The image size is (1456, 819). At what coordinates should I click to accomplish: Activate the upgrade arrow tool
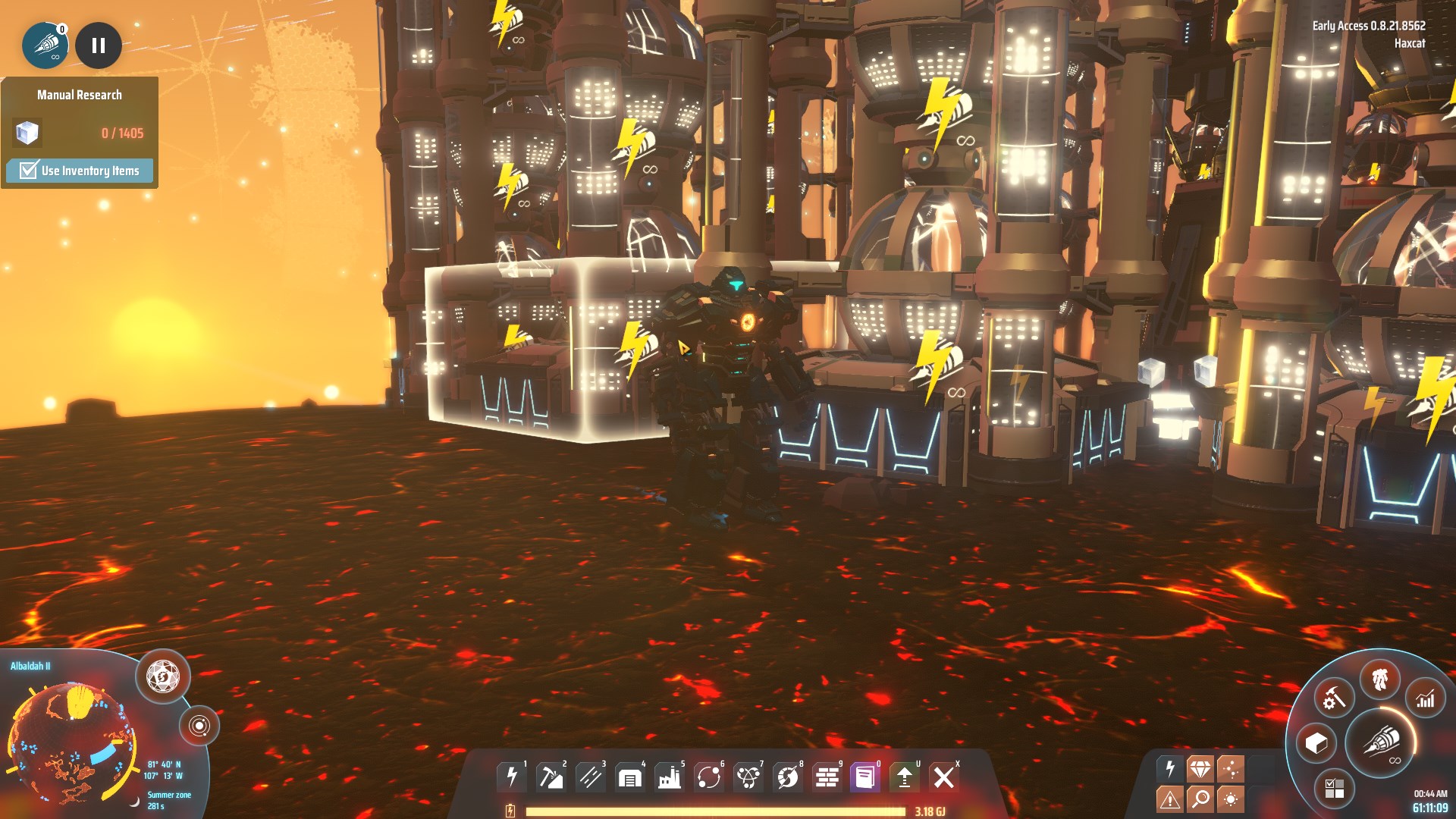pos(904,777)
